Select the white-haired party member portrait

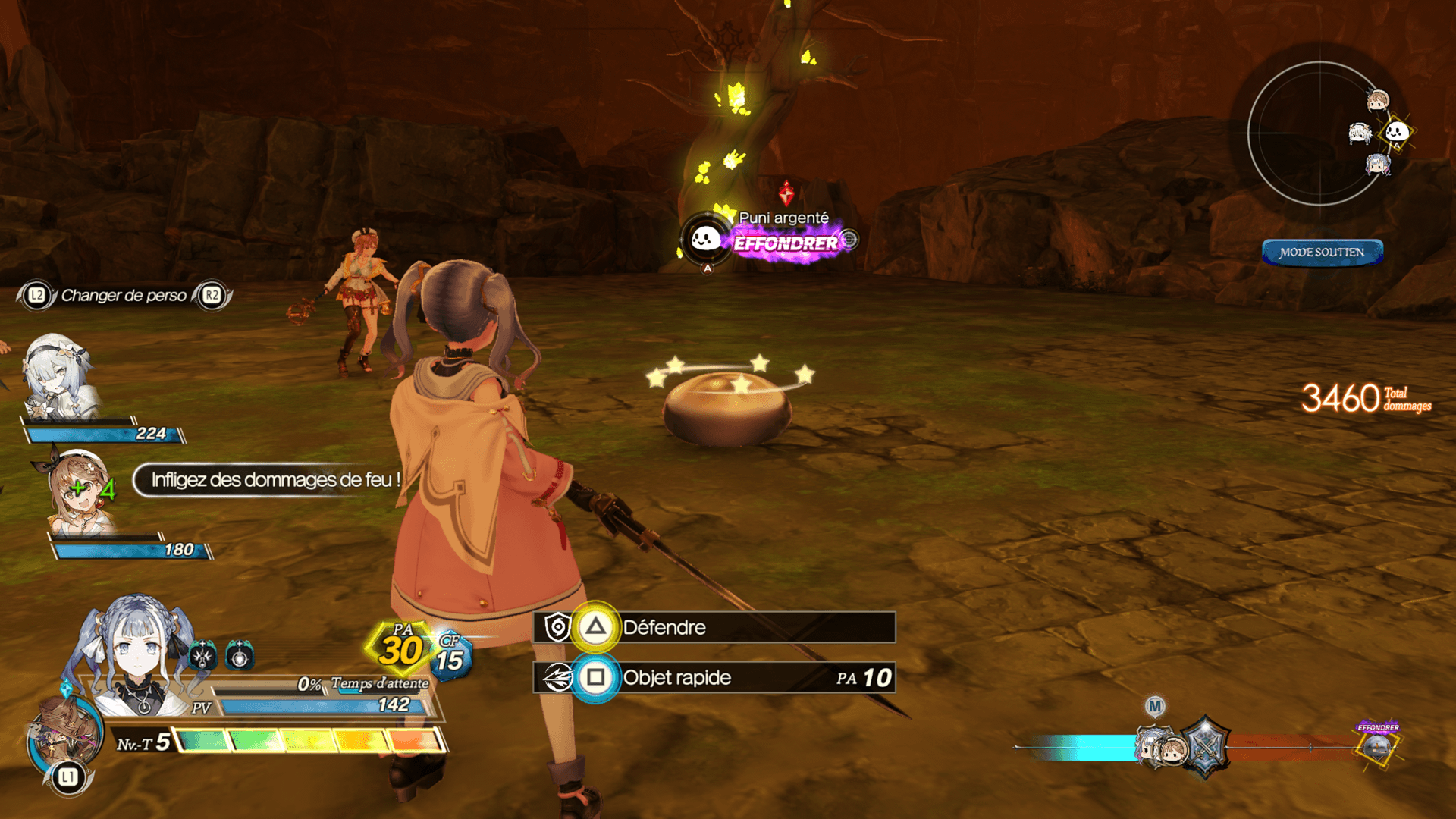pyautogui.click(x=58, y=377)
